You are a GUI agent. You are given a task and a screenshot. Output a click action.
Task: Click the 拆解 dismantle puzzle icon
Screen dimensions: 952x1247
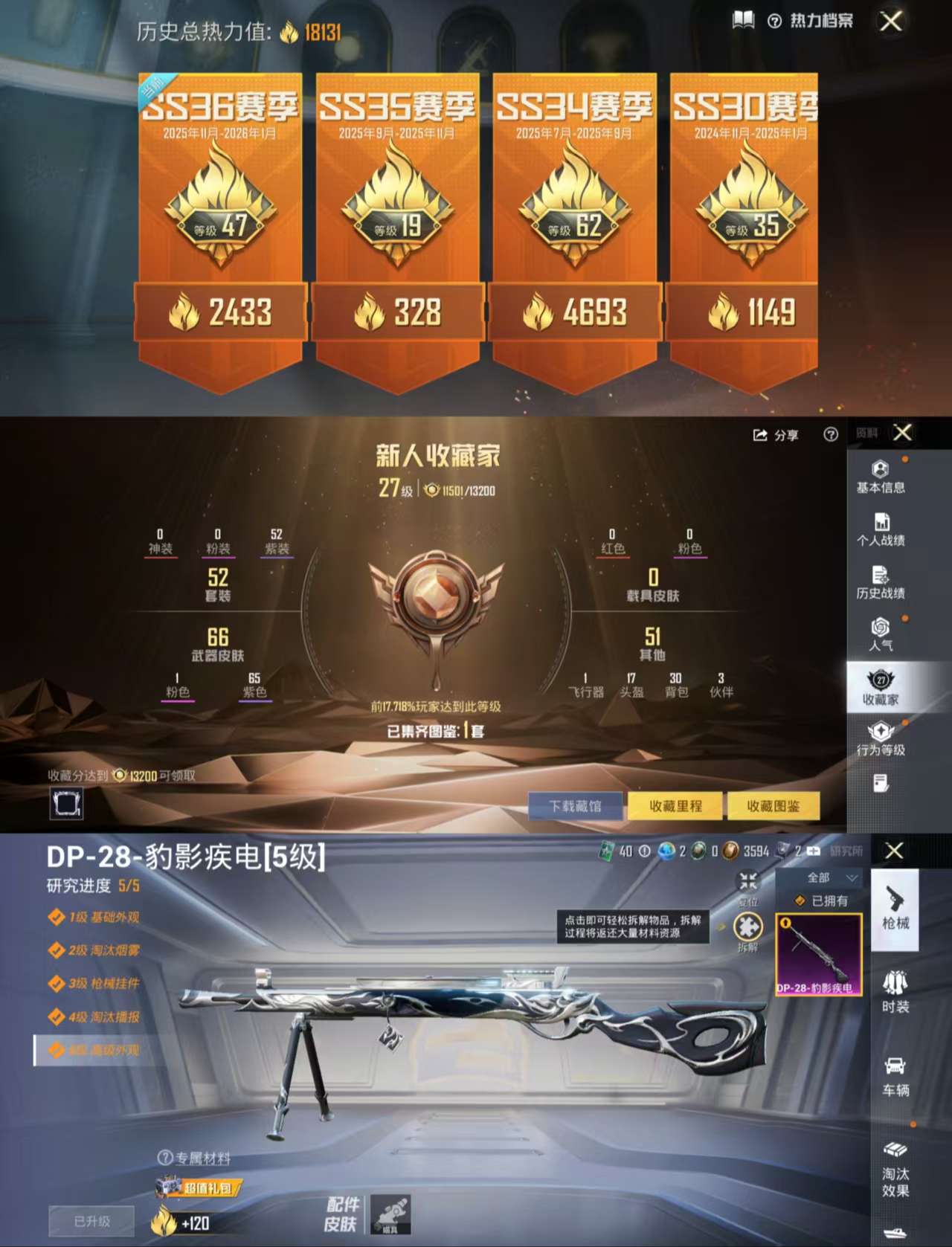(746, 927)
